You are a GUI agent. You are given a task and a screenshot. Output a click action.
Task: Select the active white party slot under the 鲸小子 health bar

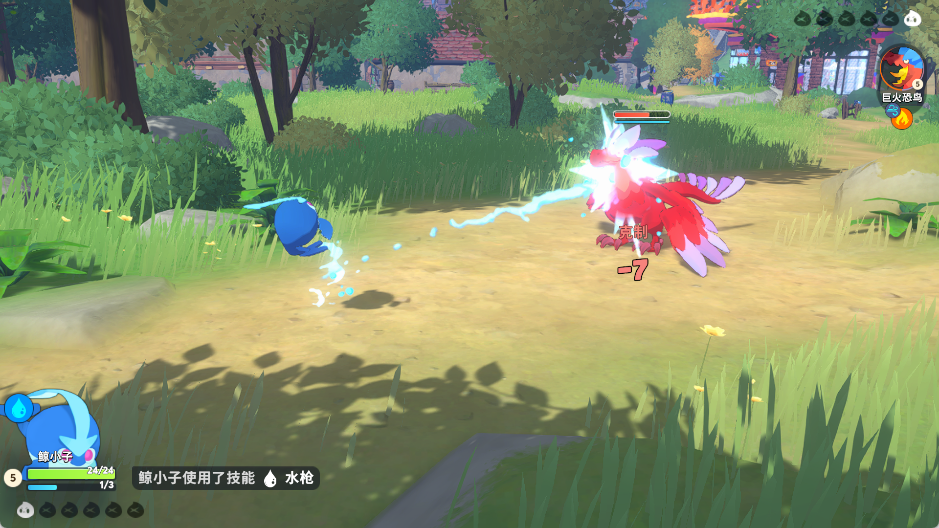click(x=27, y=510)
